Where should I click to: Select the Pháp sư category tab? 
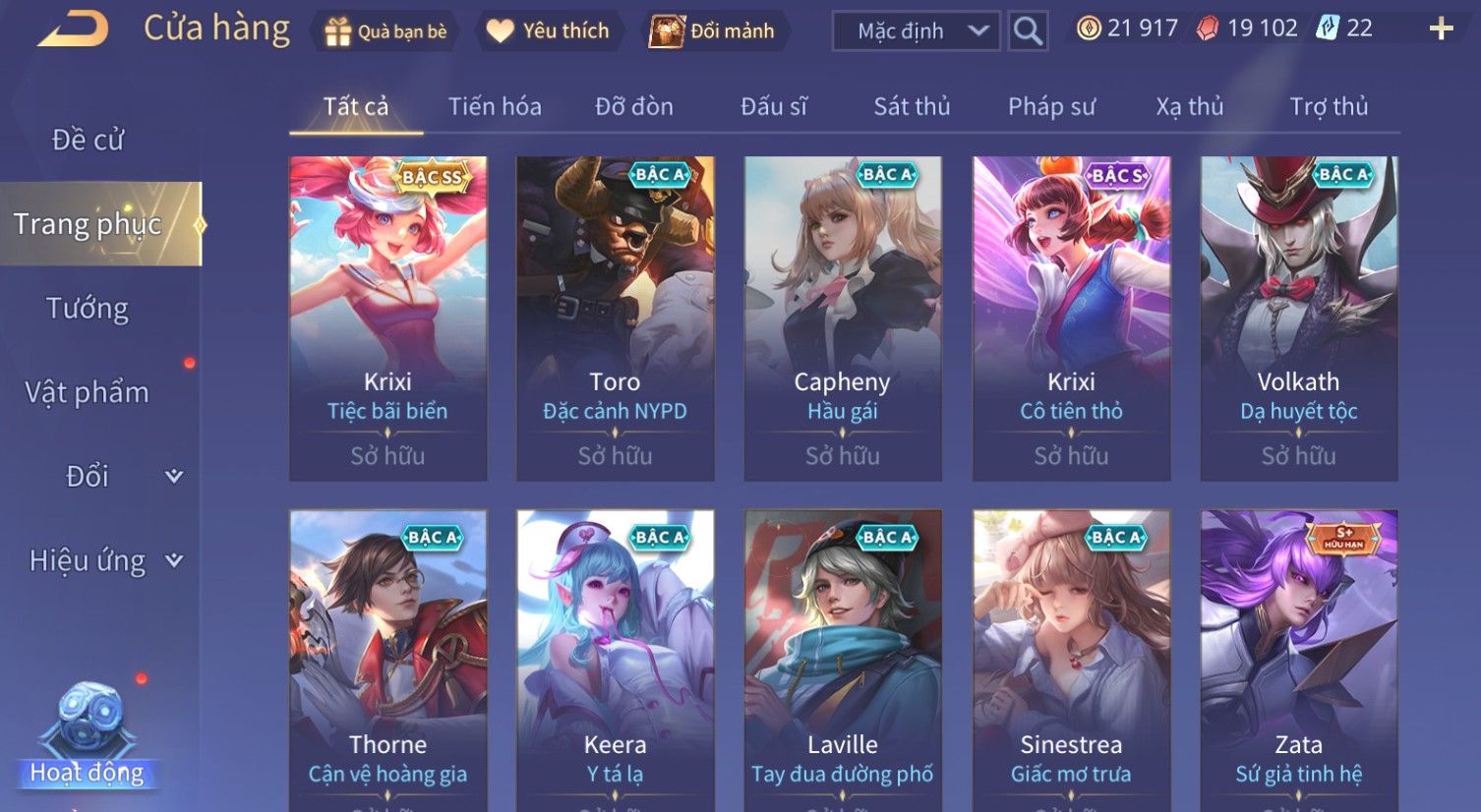1051,106
